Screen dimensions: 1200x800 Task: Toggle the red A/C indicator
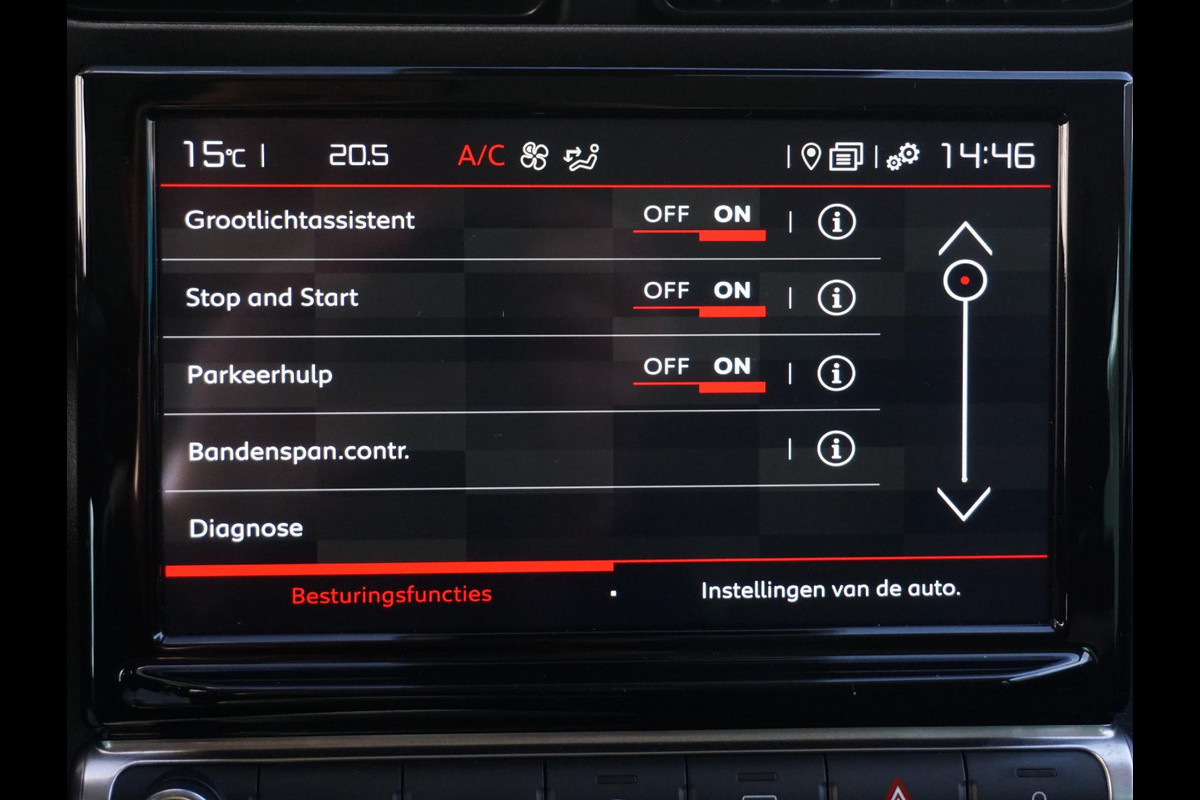click(481, 156)
